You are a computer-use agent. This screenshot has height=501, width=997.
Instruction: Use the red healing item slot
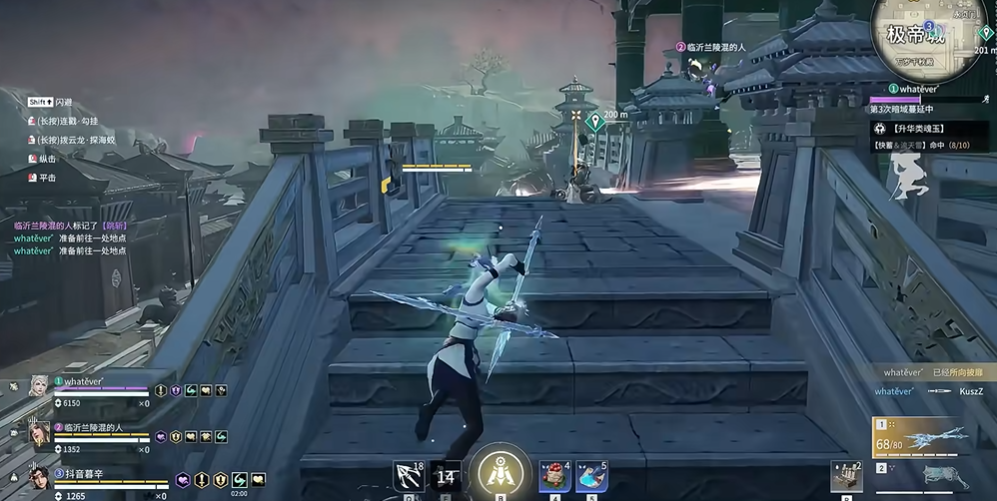pos(555,476)
